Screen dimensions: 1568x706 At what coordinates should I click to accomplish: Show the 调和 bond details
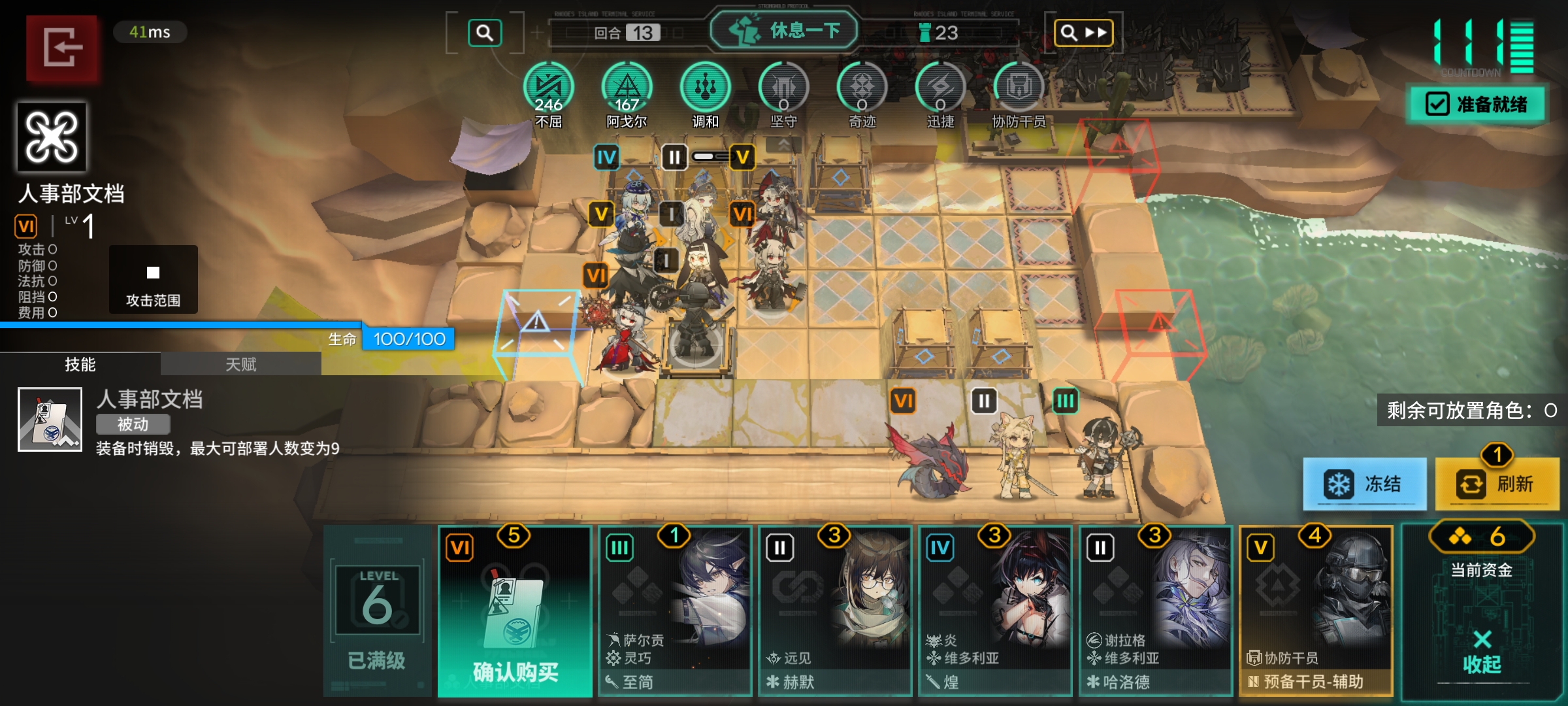point(706,88)
